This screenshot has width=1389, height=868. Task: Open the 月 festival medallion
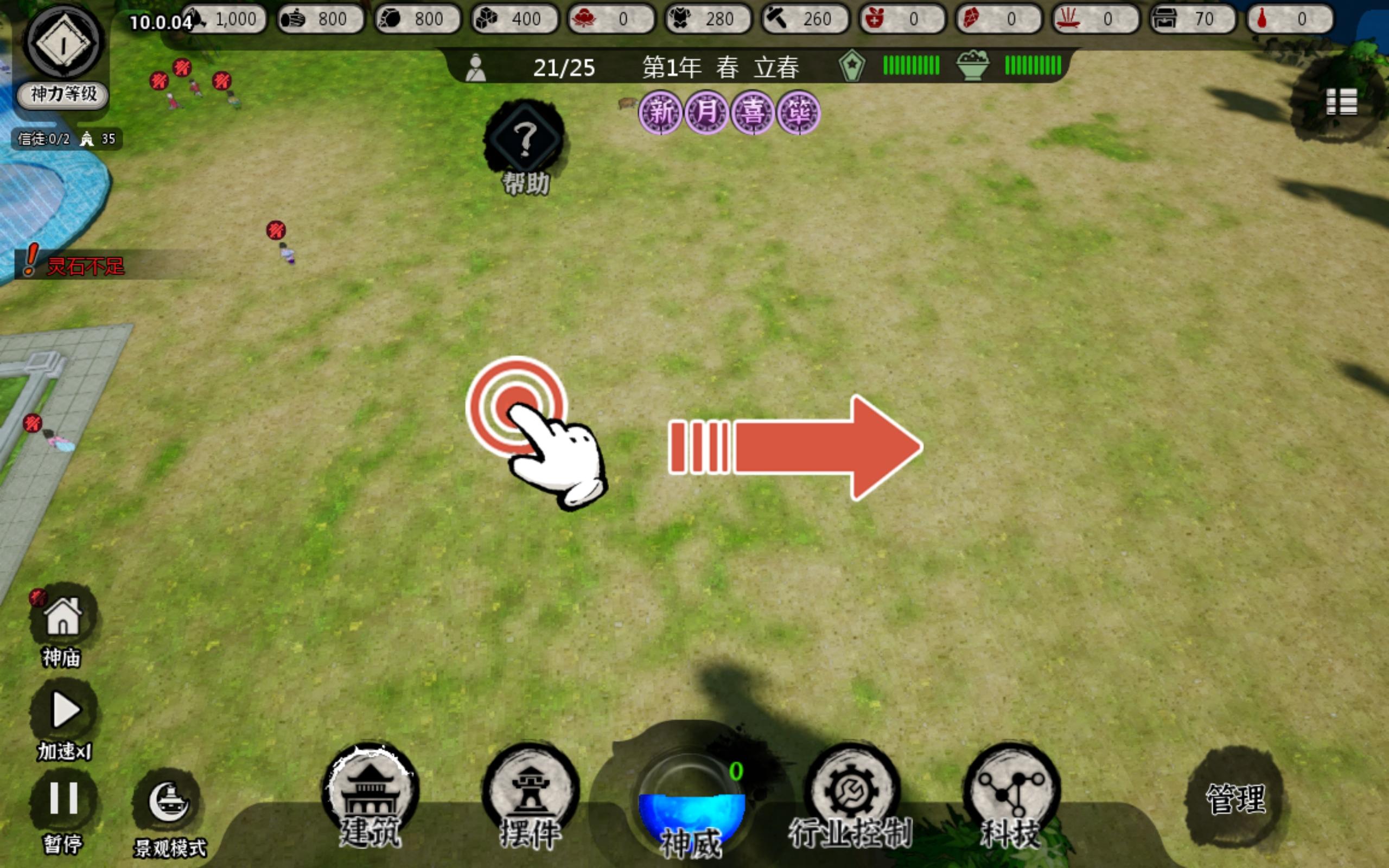click(x=708, y=113)
